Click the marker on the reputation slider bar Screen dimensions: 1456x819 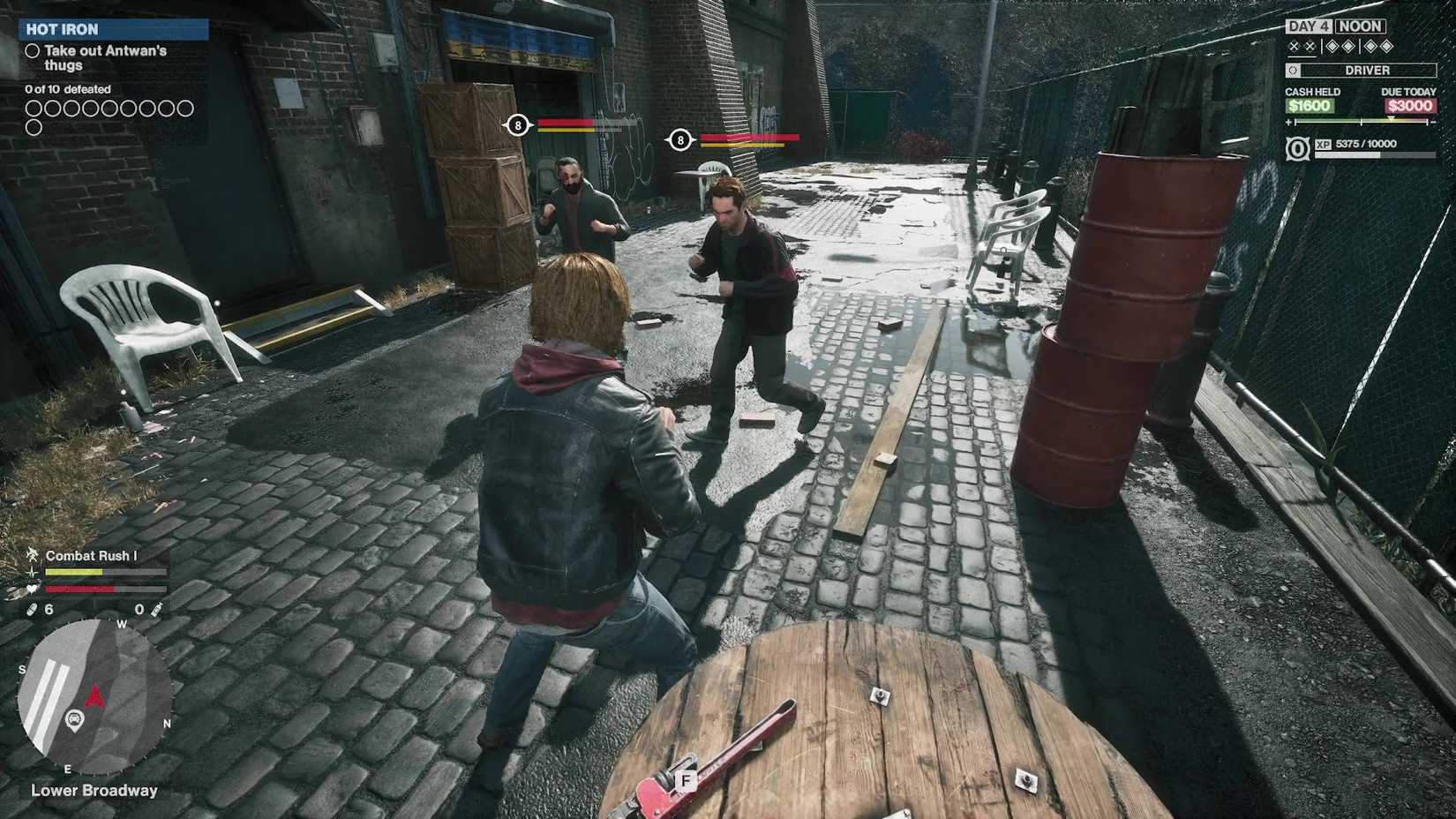tap(1392, 119)
